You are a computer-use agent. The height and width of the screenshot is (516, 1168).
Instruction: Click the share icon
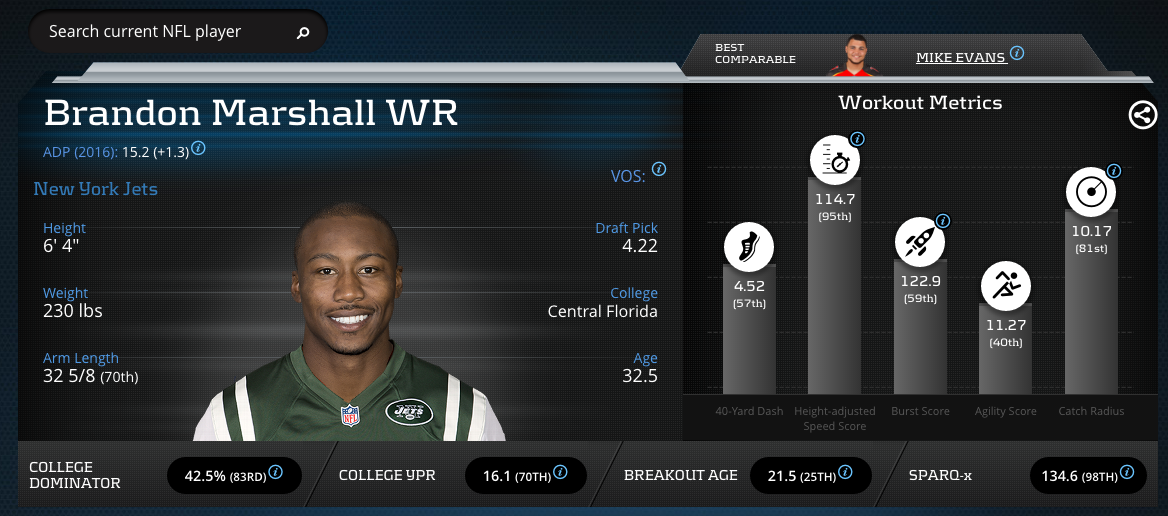[x=1142, y=115]
